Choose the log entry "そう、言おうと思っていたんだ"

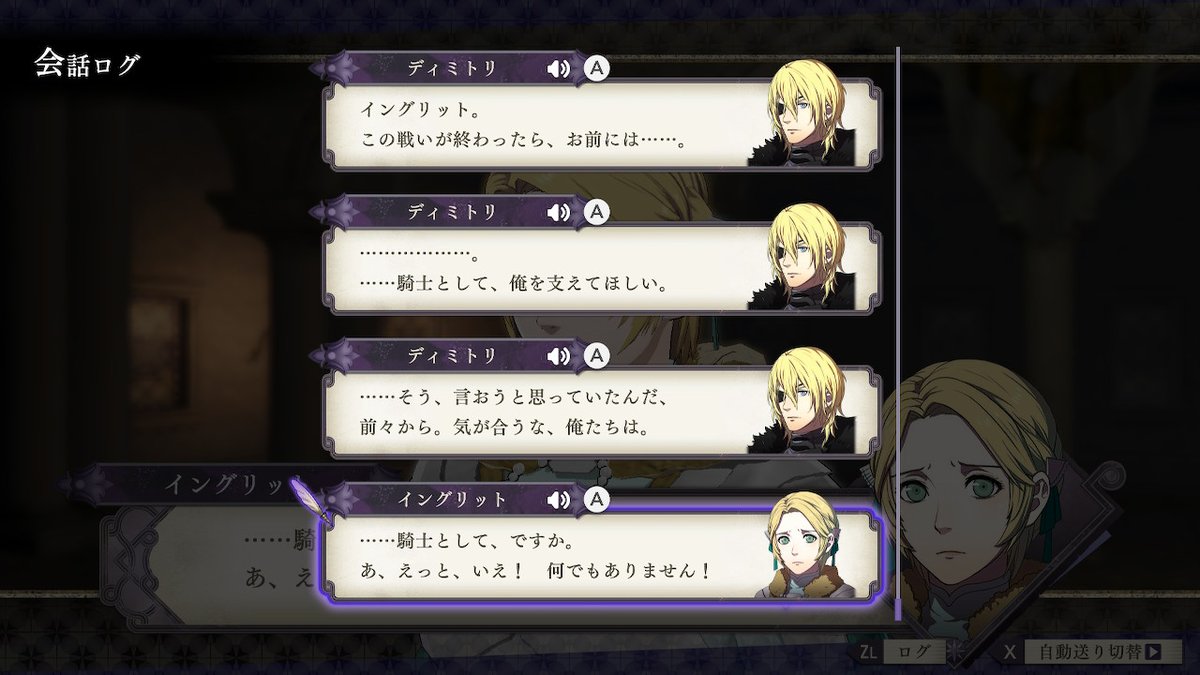[x=540, y=412]
